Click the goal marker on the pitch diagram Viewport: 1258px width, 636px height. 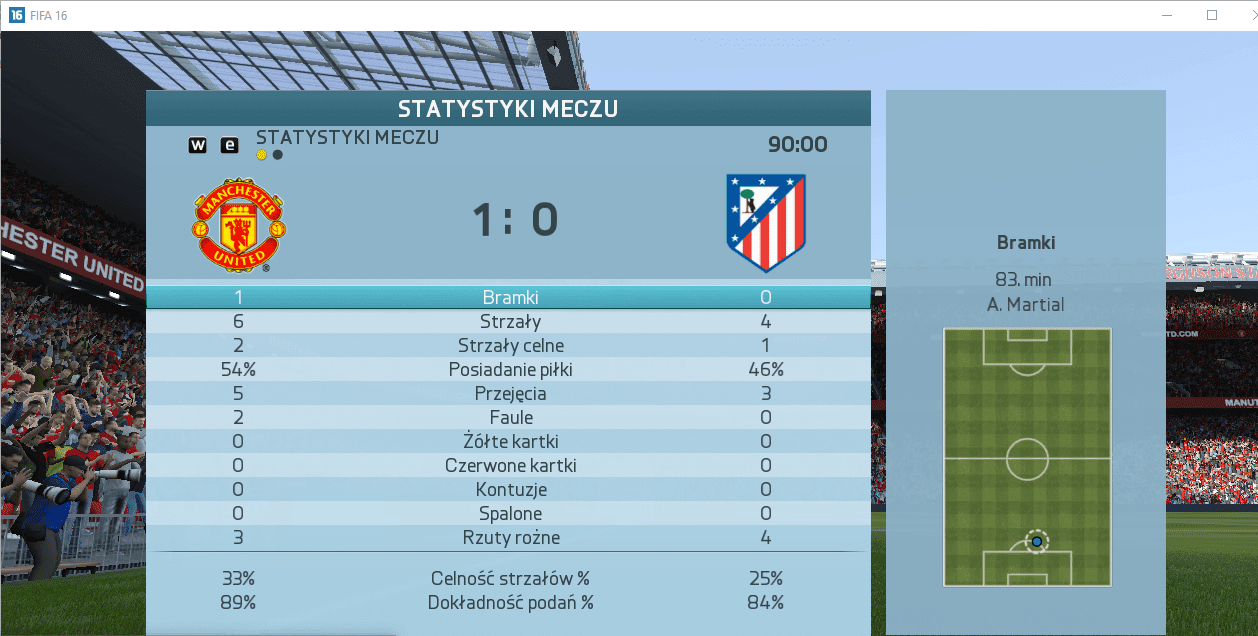(1037, 541)
